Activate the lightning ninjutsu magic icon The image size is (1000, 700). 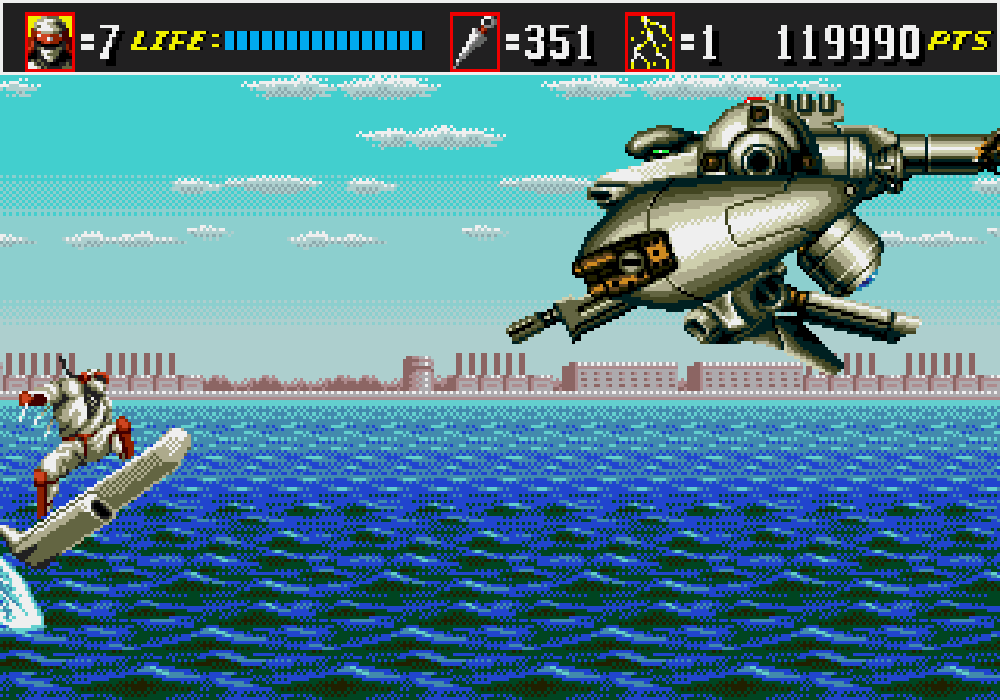[650, 42]
